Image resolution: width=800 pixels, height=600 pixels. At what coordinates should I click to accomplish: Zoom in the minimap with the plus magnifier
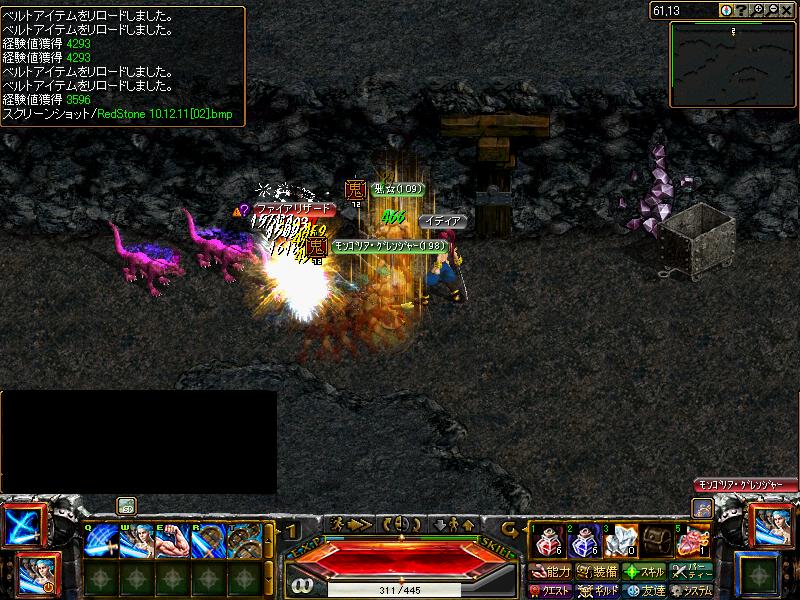tap(757, 10)
